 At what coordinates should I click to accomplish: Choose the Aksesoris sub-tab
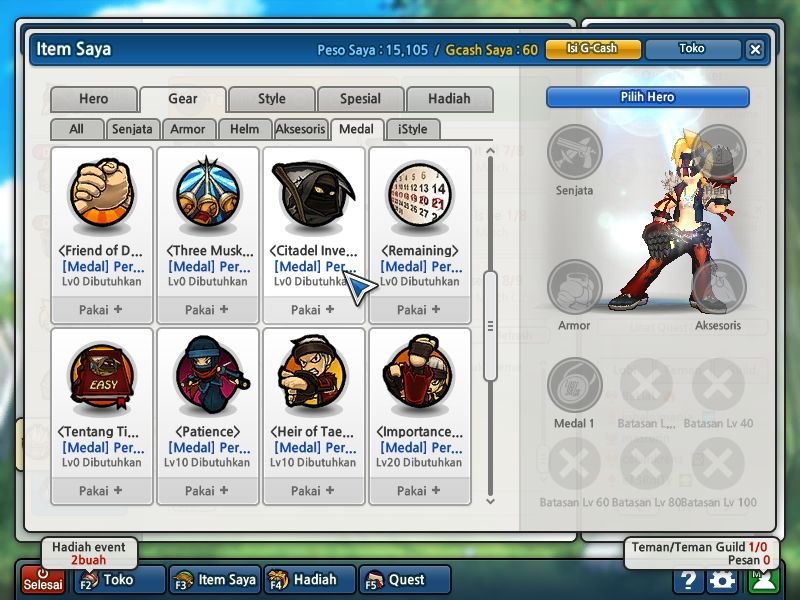click(x=300, y=129)
